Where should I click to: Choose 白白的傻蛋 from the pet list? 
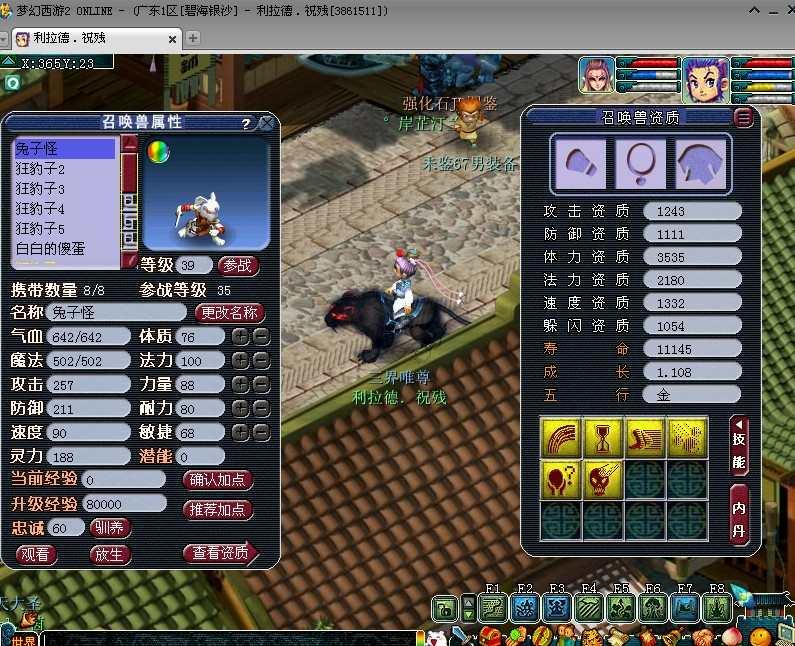click(x=51, y=248)
